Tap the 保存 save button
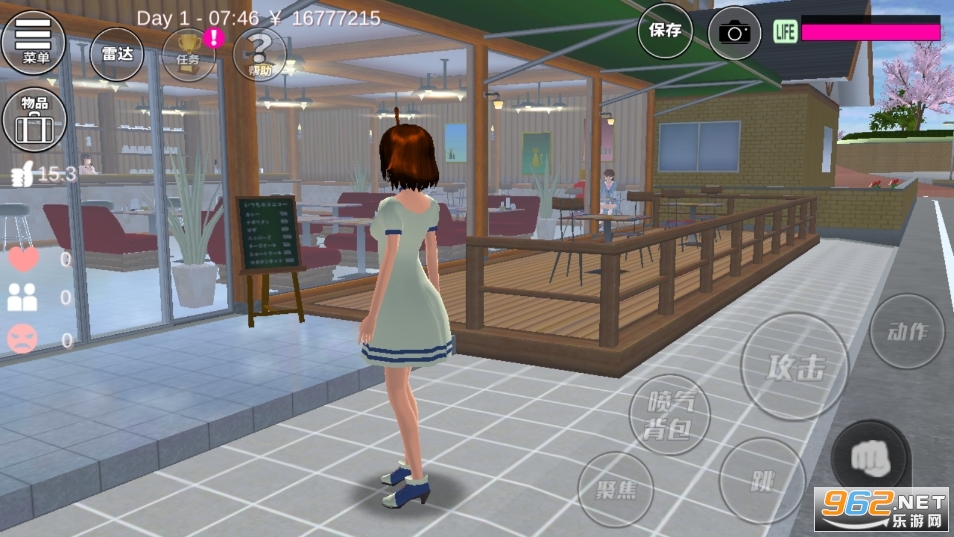The height and width of the screenshot is (537, 954). 665,31
